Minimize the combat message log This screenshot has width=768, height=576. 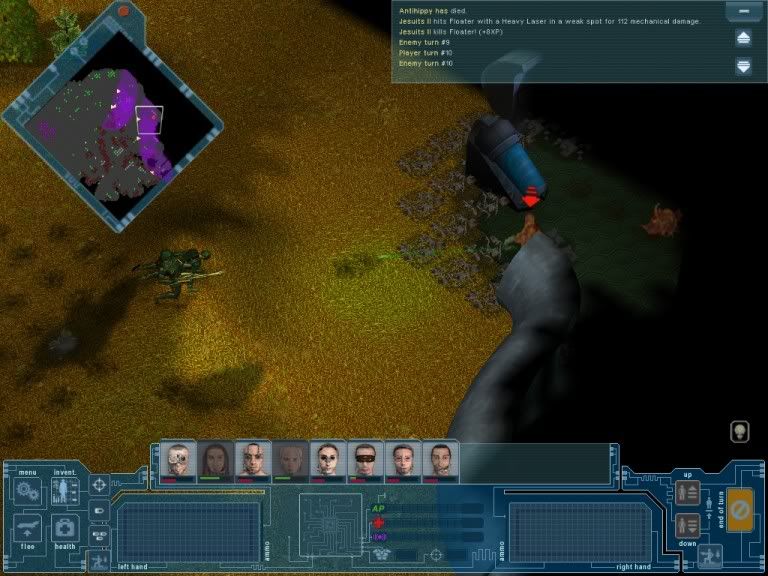(743, 13)
